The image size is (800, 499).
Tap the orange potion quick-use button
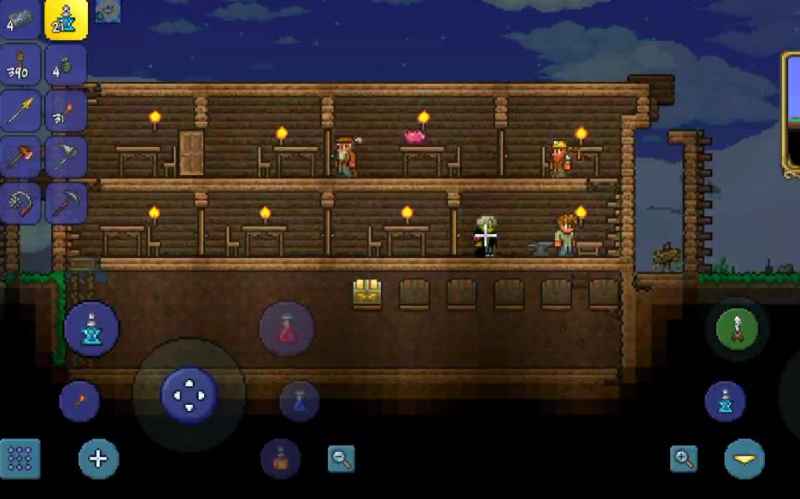(281, 459)
